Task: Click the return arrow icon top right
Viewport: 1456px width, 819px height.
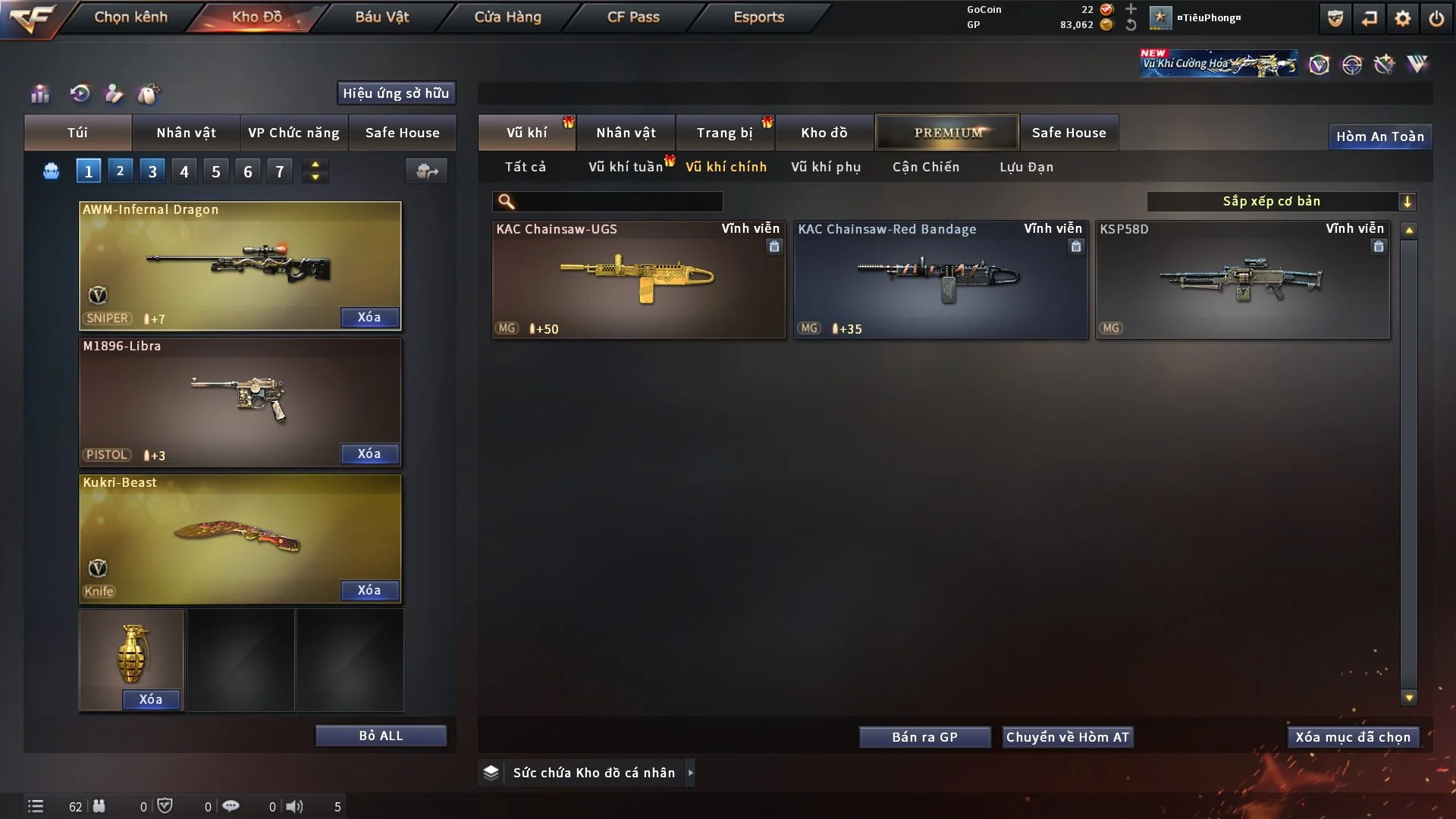Action: click(x=1369, y=17)
